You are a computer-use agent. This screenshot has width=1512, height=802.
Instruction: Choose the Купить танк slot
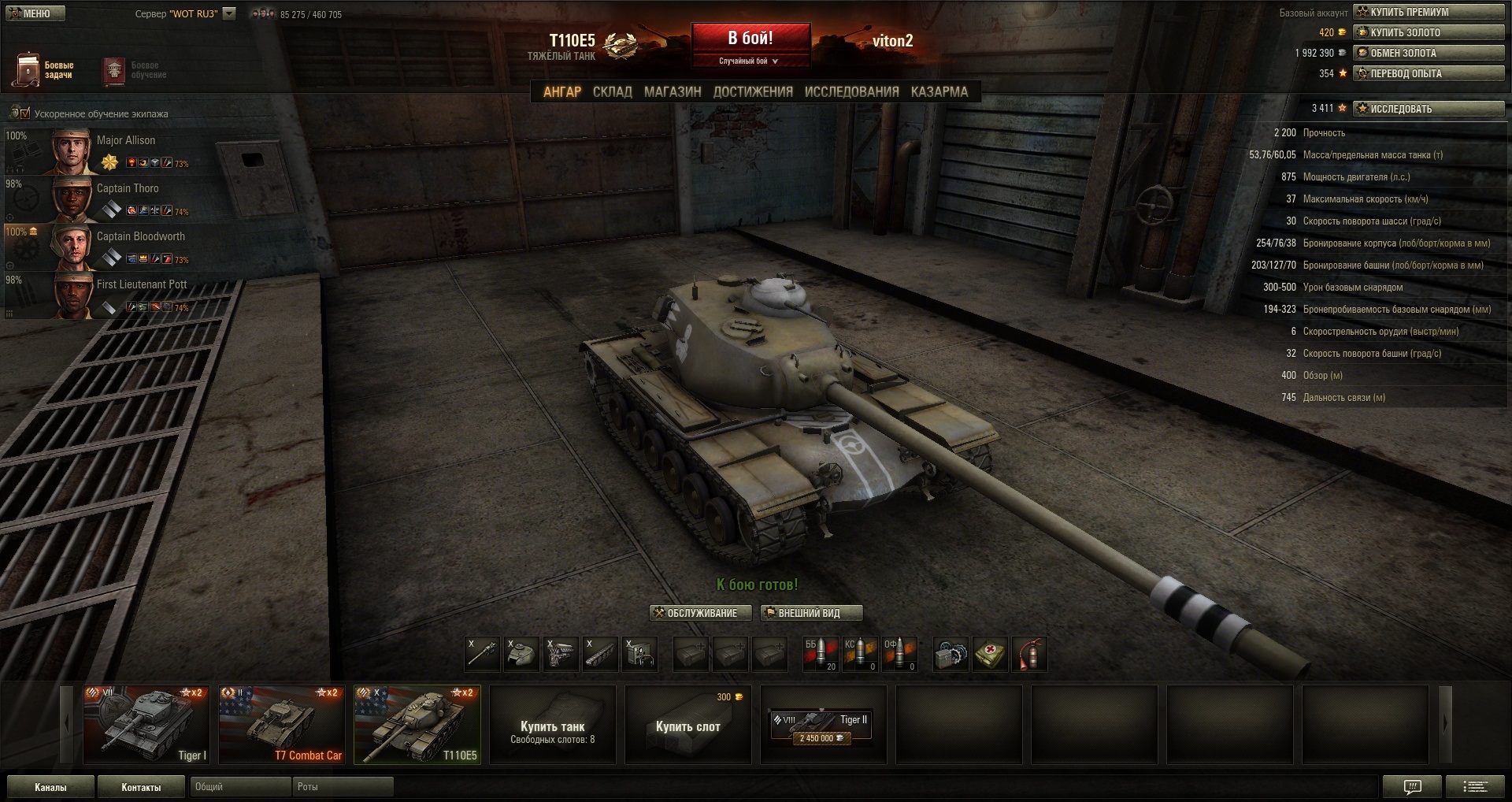pos(552,725)
